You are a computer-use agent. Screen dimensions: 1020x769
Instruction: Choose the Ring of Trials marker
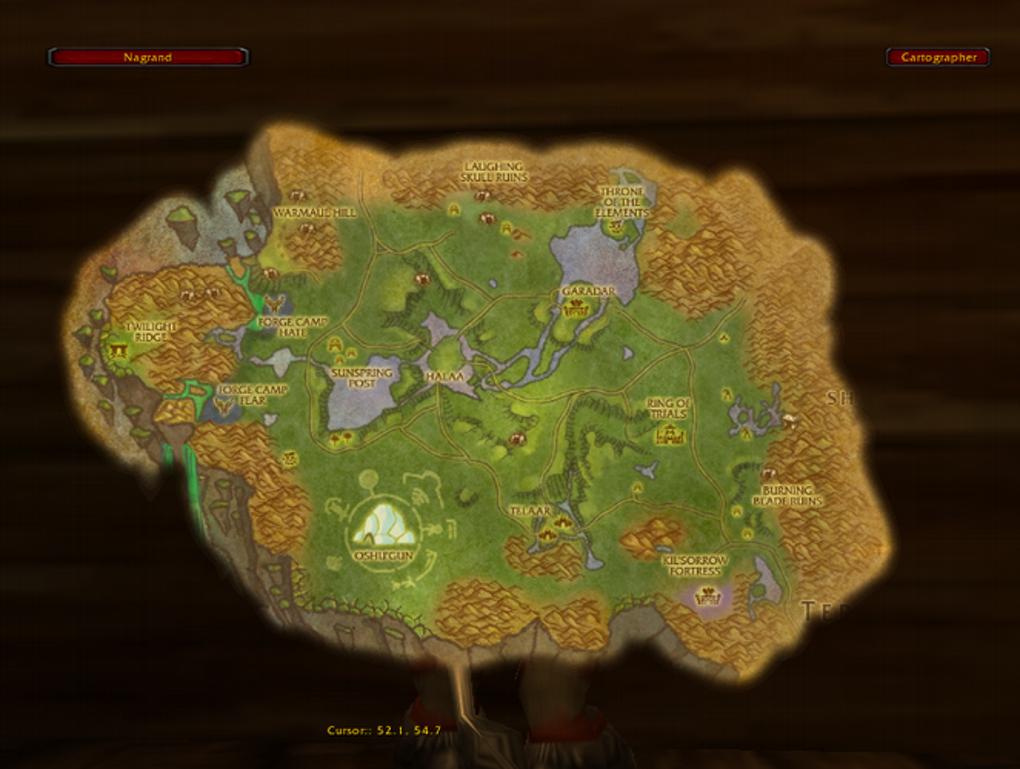pos(669,435)
